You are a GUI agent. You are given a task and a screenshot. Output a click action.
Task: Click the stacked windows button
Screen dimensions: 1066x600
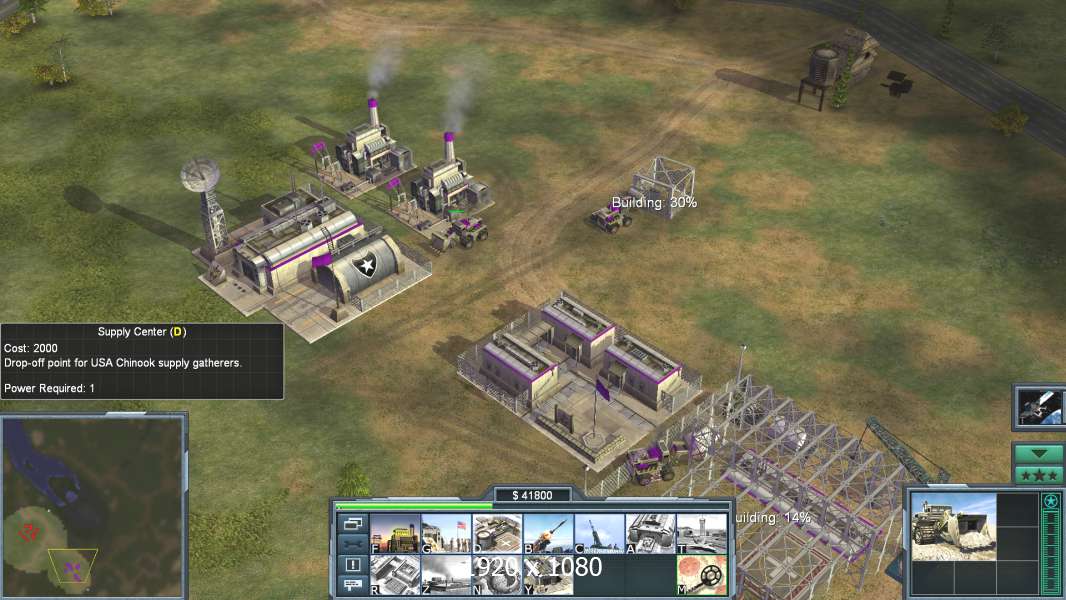[x=352, y=523]
